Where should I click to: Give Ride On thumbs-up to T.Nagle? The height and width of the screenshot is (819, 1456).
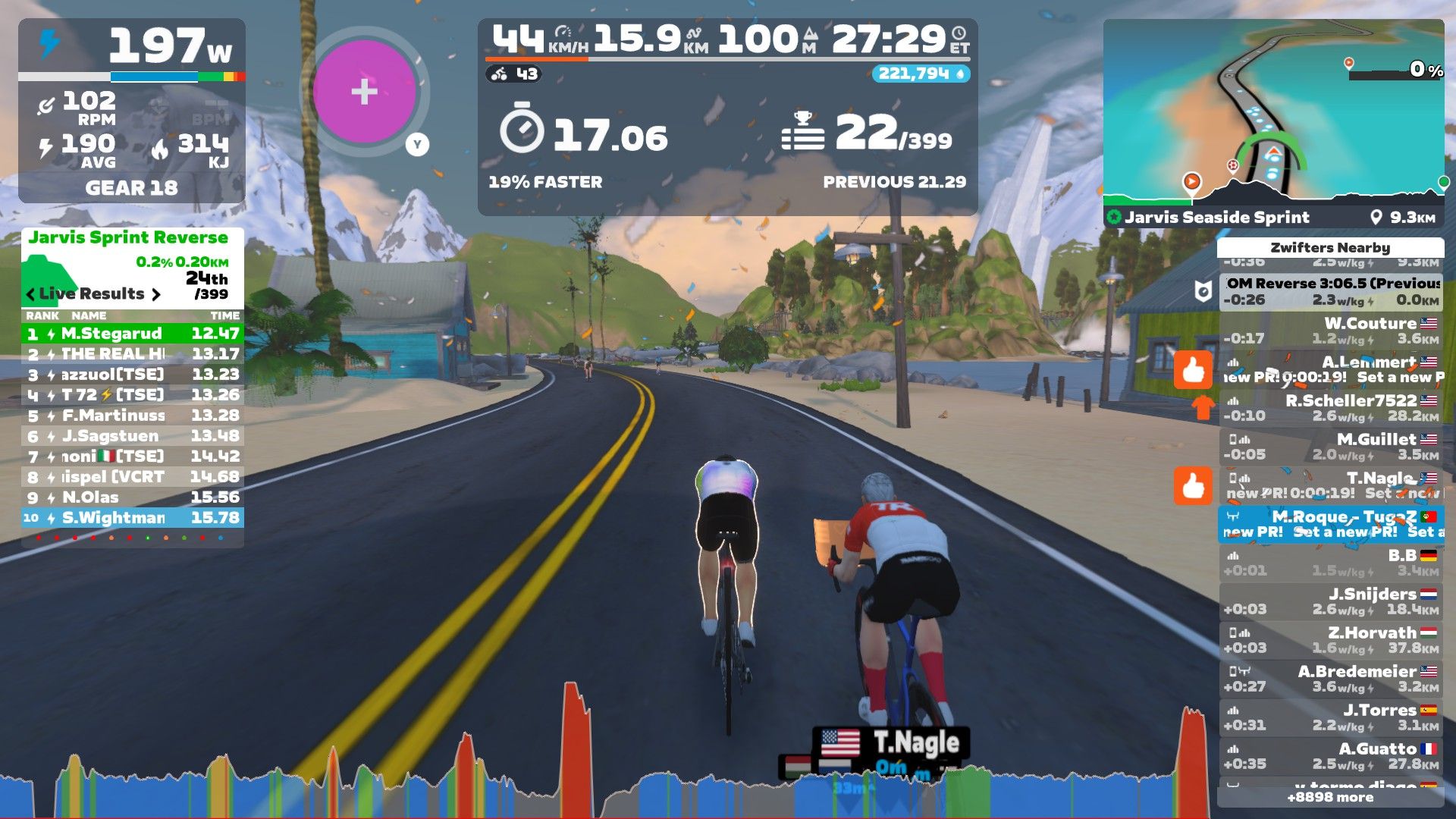point(1193,485)
